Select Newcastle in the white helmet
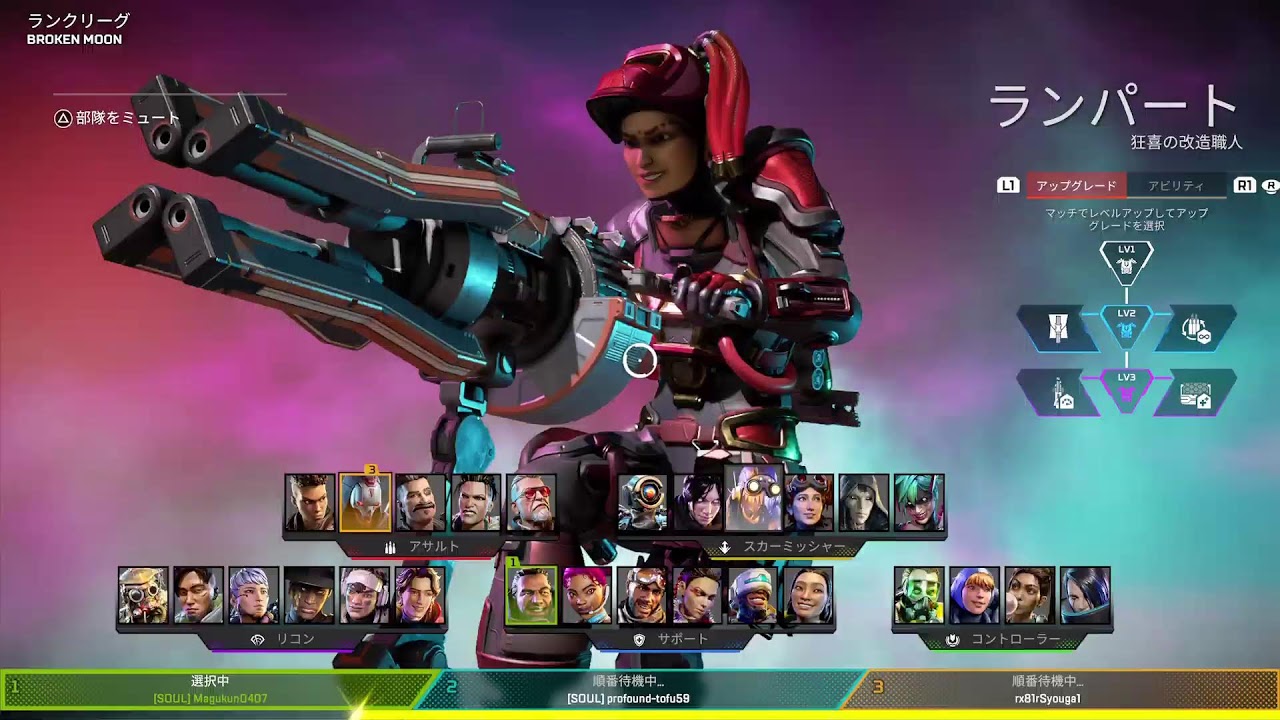 (x=753, y=596)
